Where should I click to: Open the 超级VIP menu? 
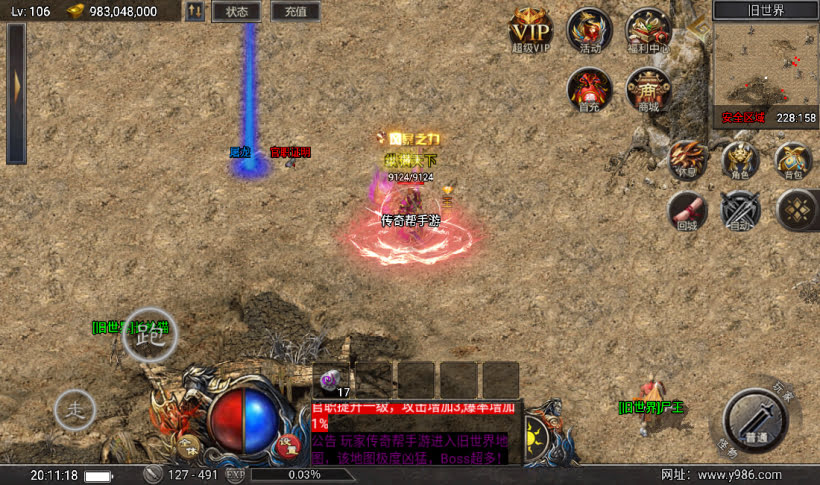(x=531, y=30)
